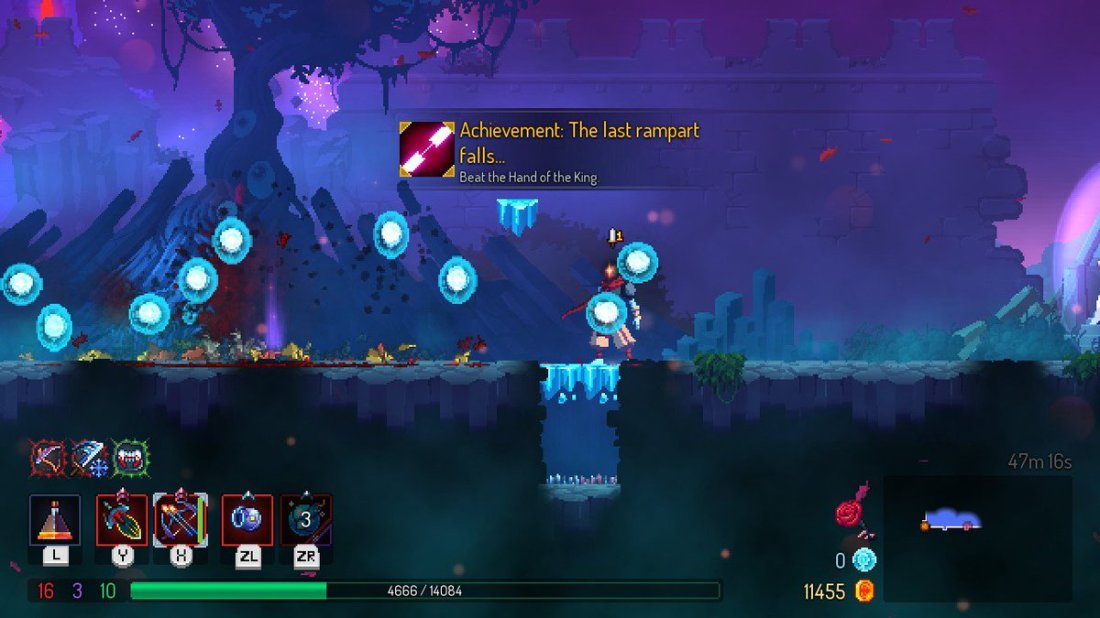
Task: Select the throwing dagger weapon slot
Action: click(x=122, y=520)
